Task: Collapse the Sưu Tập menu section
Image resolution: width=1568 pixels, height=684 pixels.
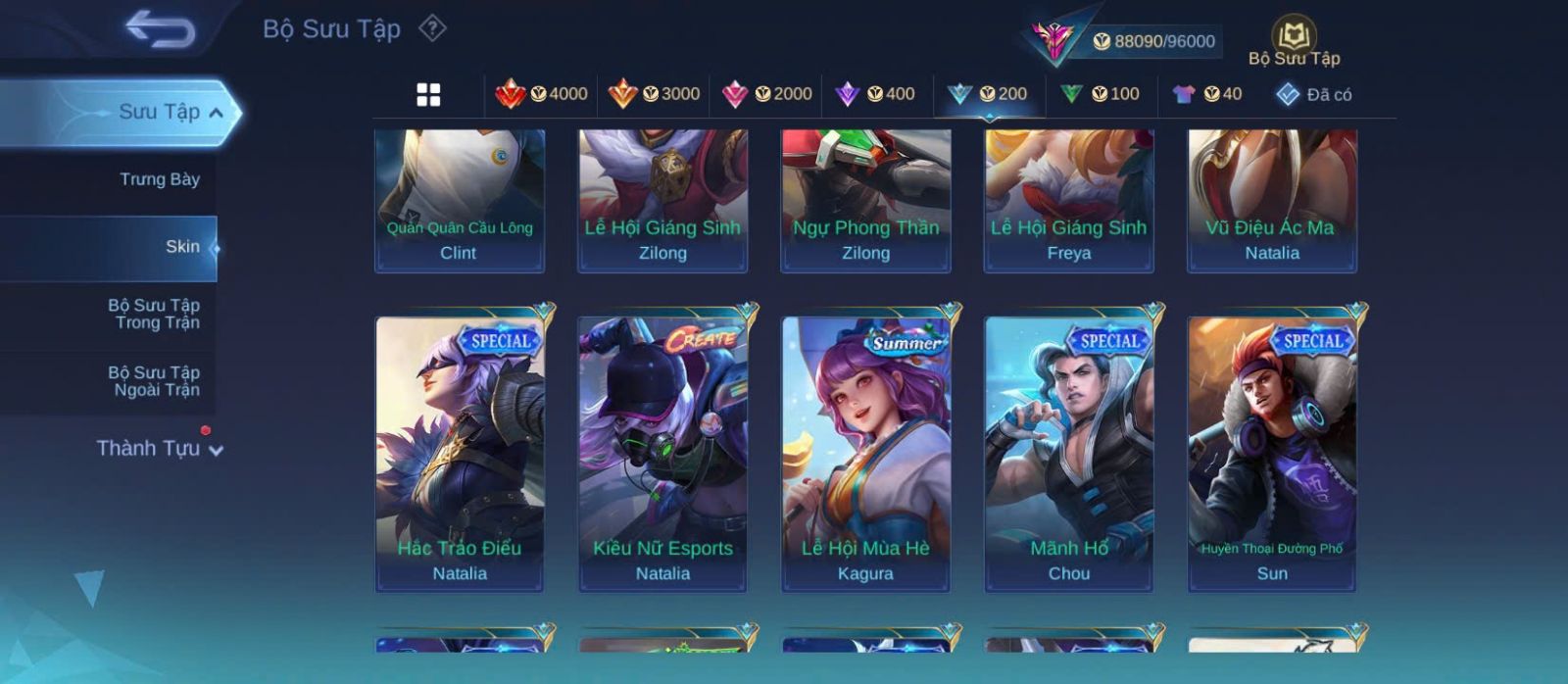Action: 216,113
